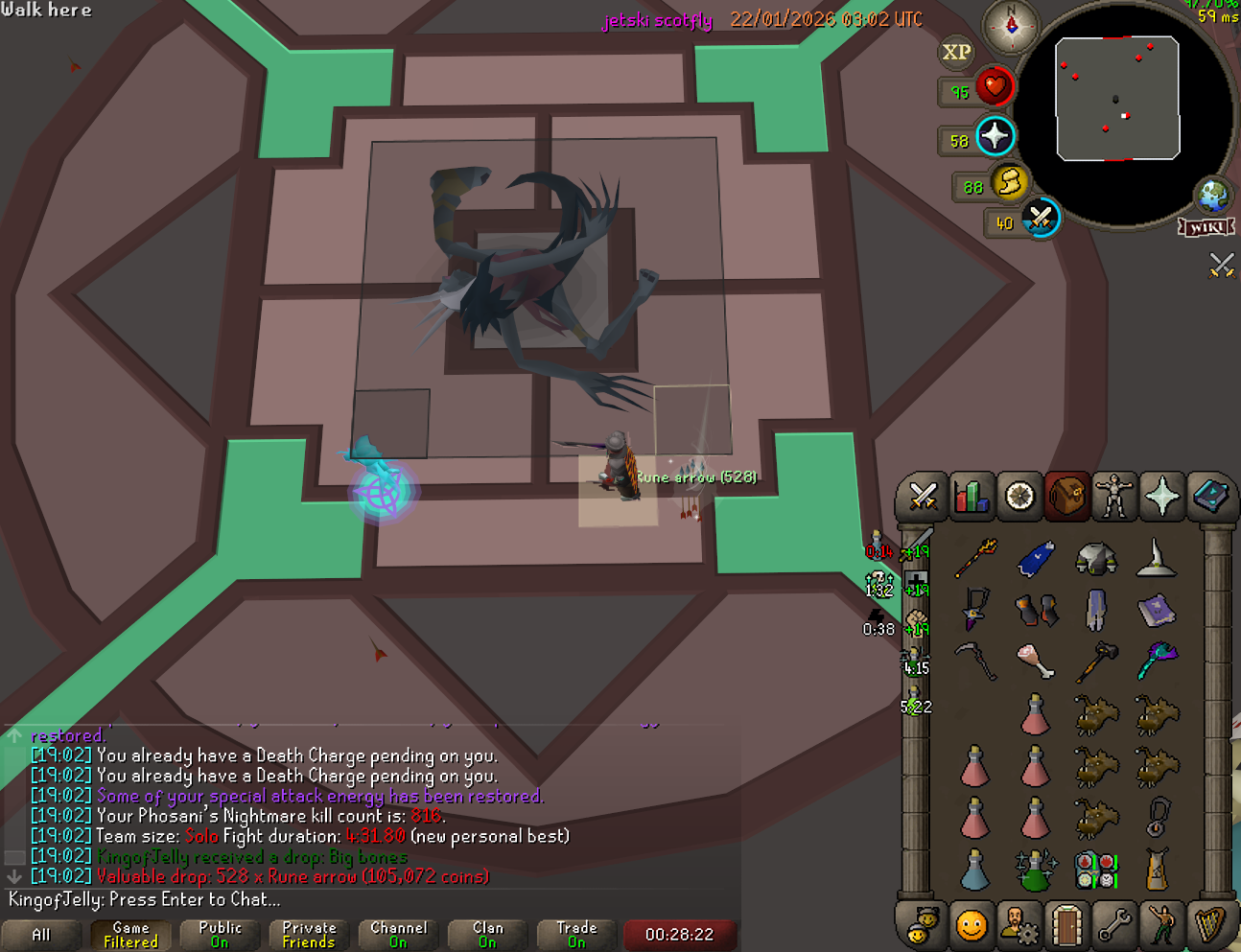
Task: Open the Logout door tab
Action: pyautogui.click(x=1066, y=925)
